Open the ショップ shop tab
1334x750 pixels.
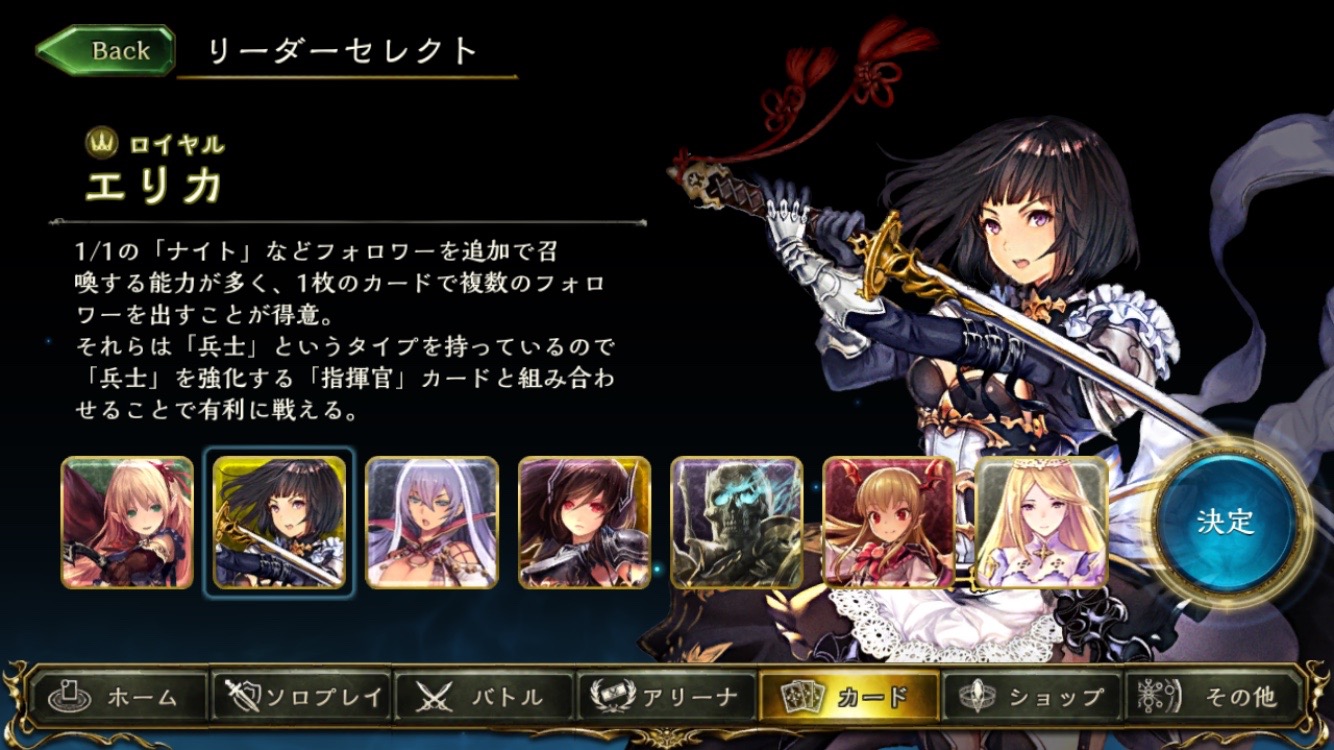(x=1031, y=696)
